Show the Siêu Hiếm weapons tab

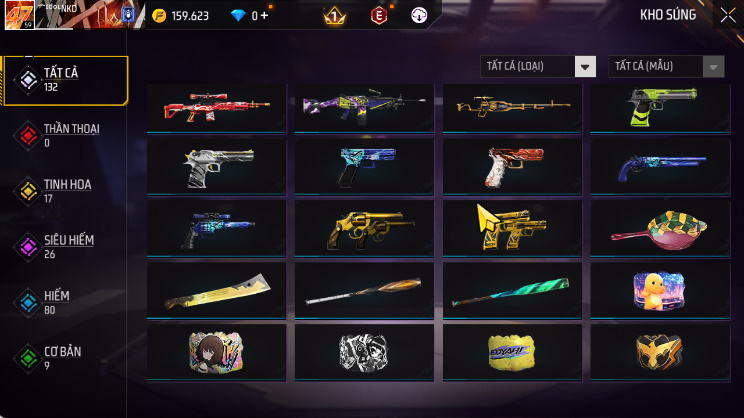click(x=66, y=246)
